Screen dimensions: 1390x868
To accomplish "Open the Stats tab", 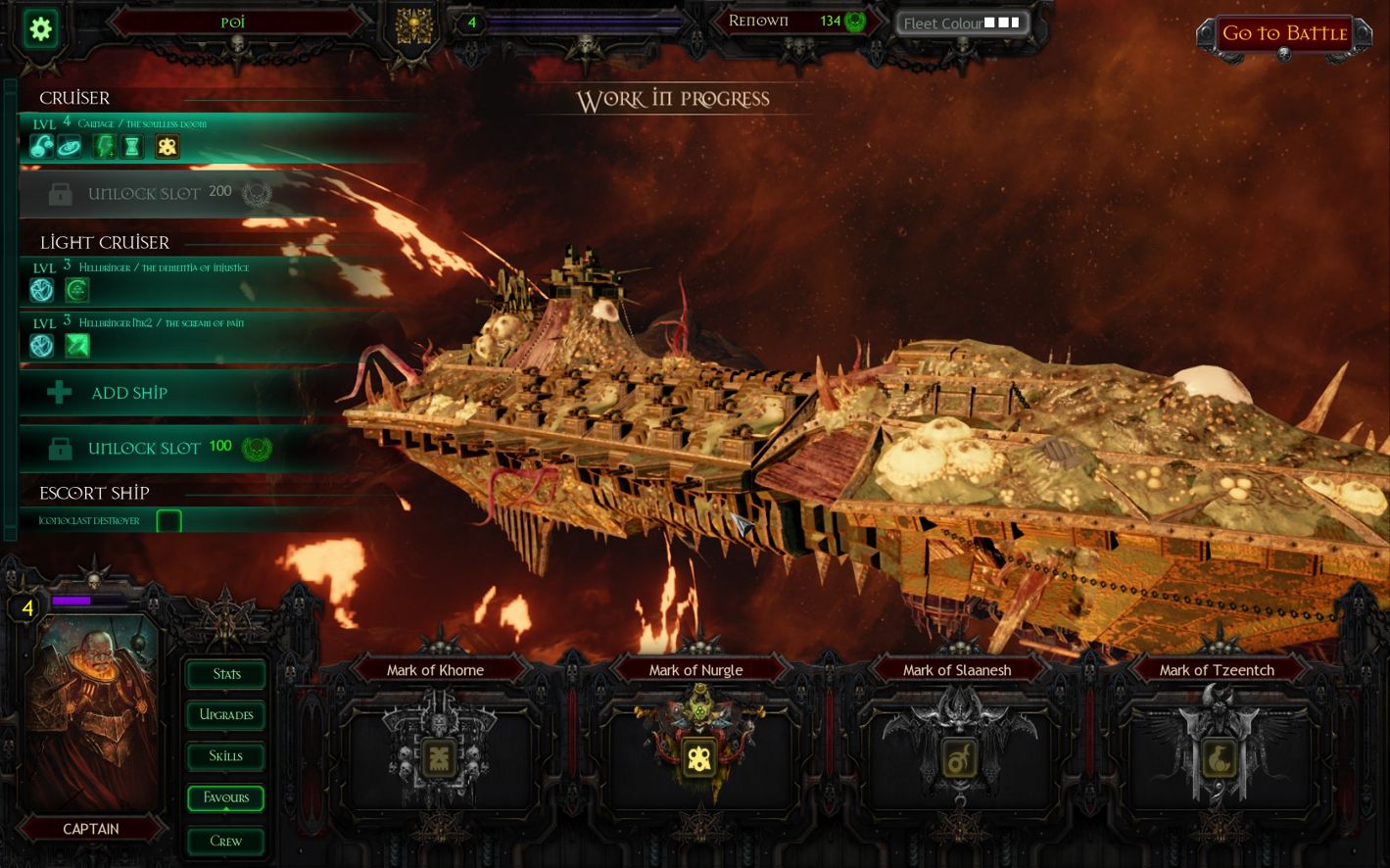I will [226, 674].
